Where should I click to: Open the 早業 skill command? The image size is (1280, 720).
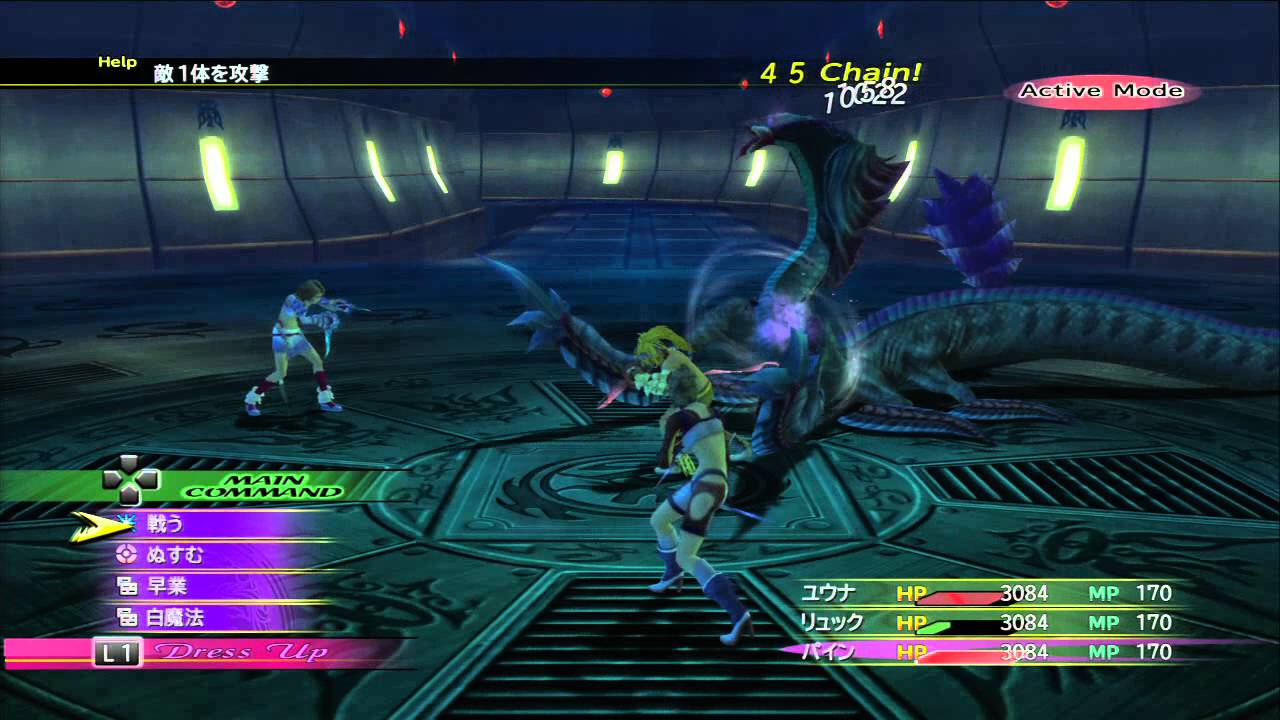point(166,586)
